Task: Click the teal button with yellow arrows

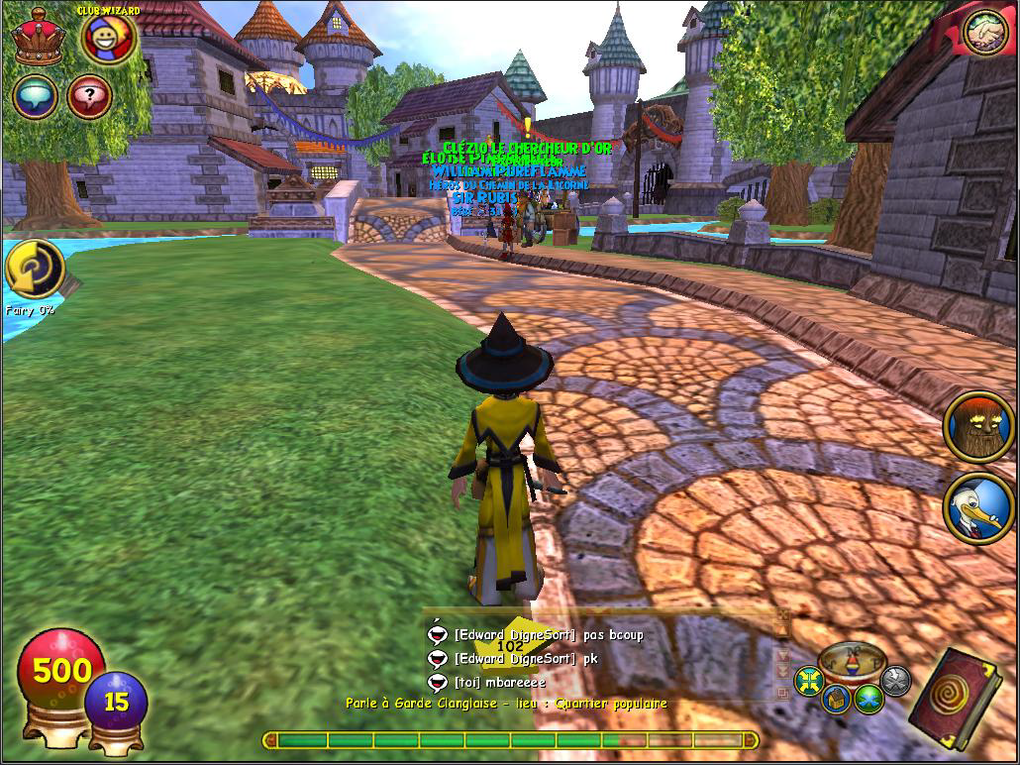Action: 808,682
